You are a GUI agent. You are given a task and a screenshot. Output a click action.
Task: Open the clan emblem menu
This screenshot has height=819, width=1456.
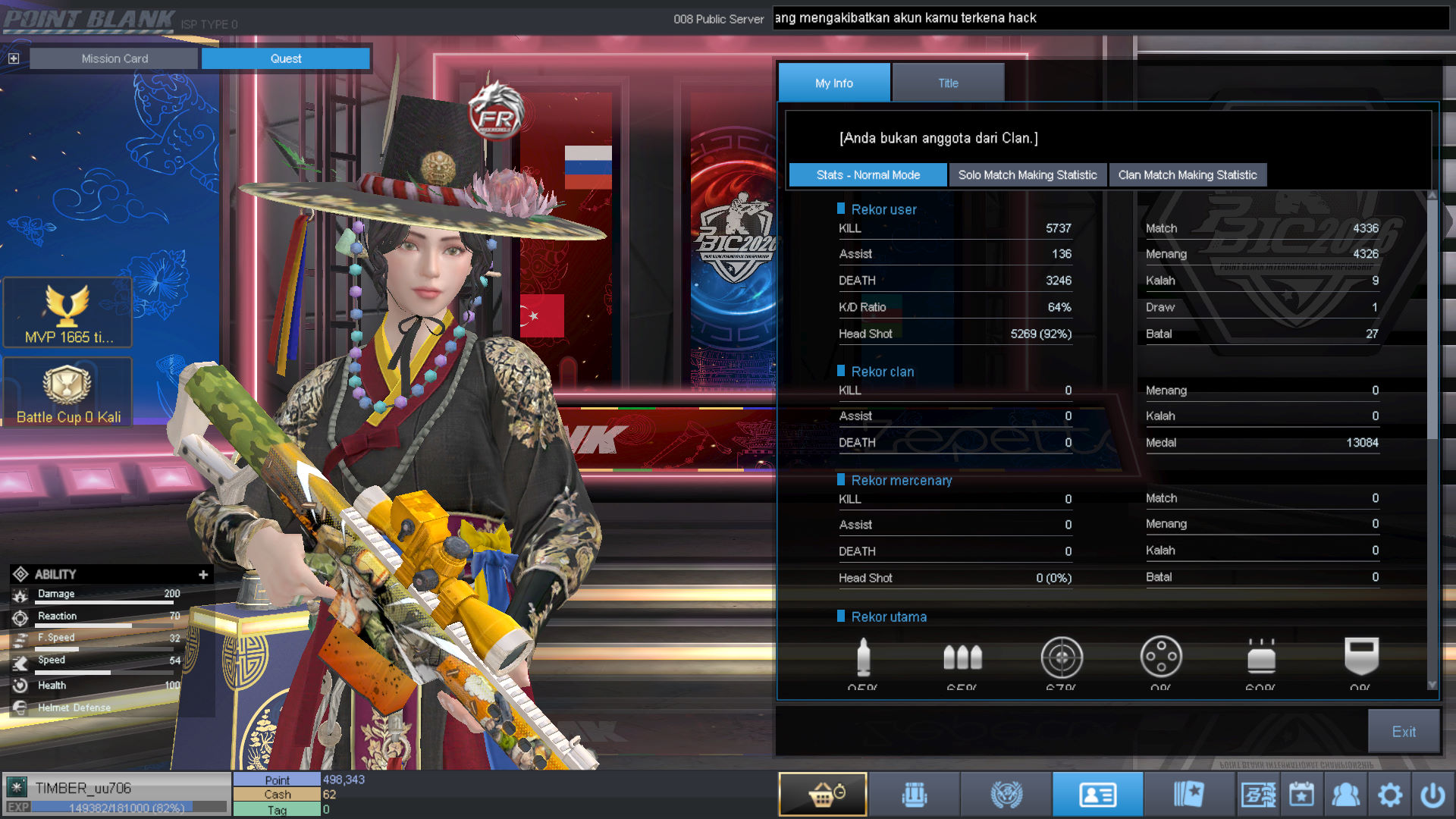point(1006,794)
